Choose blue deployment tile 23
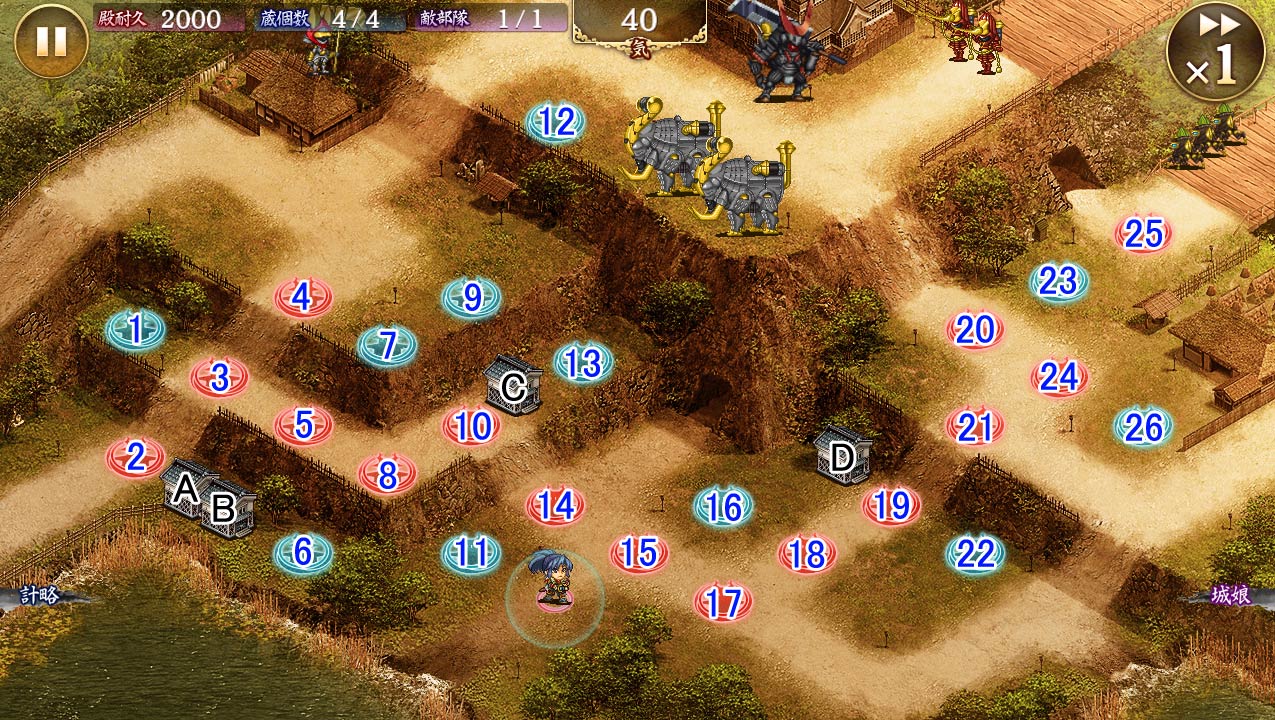The image size is (1275, 720). pos(1058,283)
